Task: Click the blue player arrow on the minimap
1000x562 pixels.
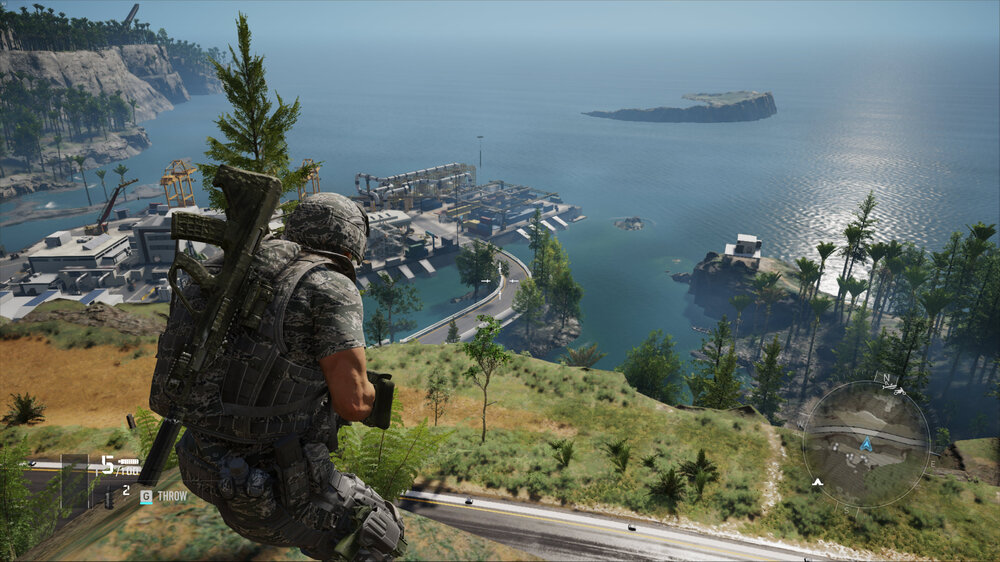Action: coord(866,443)
